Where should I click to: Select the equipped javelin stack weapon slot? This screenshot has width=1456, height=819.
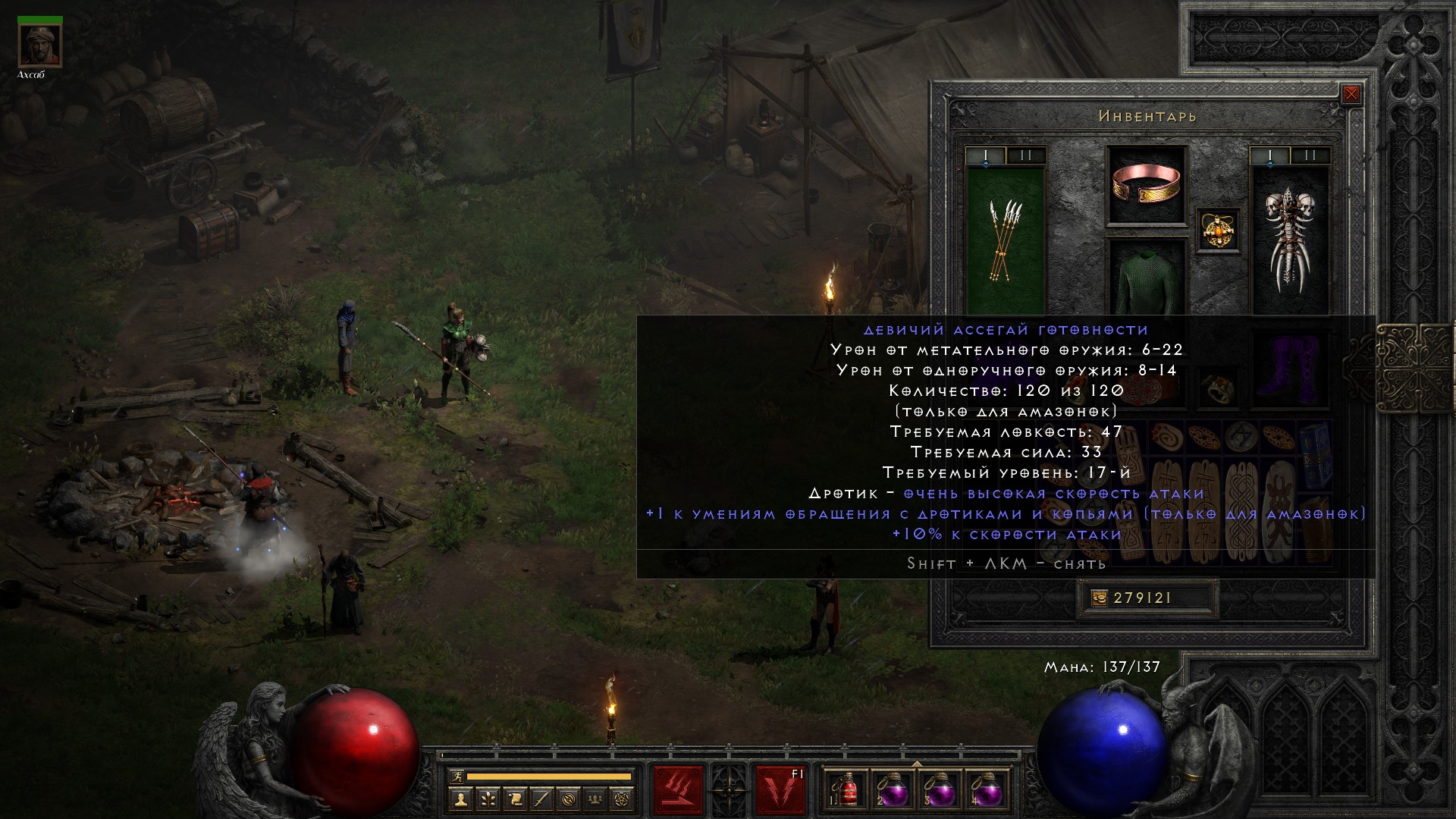(x=1006, y=239)
